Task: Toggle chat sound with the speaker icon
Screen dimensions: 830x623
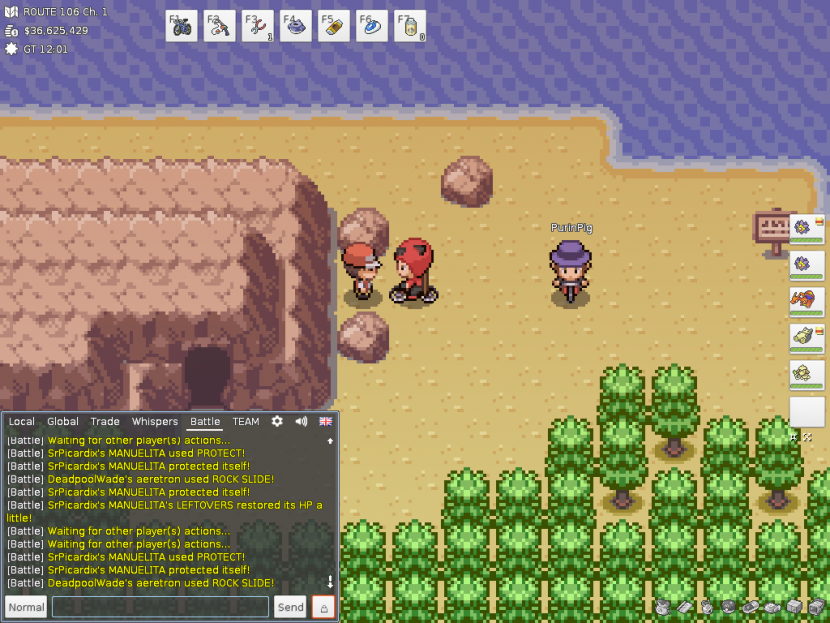Action: 301,422
